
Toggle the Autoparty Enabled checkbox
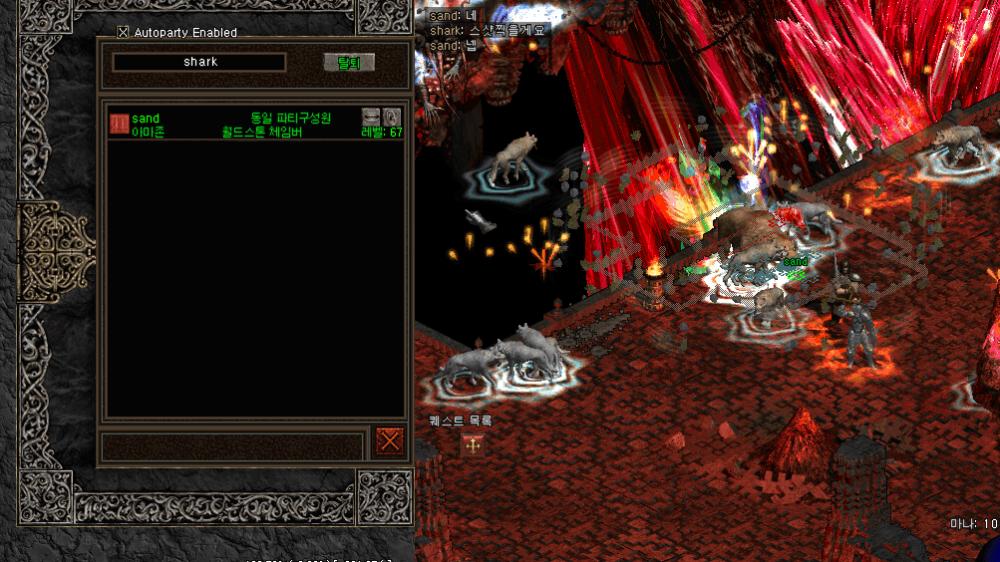[x=123, y=32]
